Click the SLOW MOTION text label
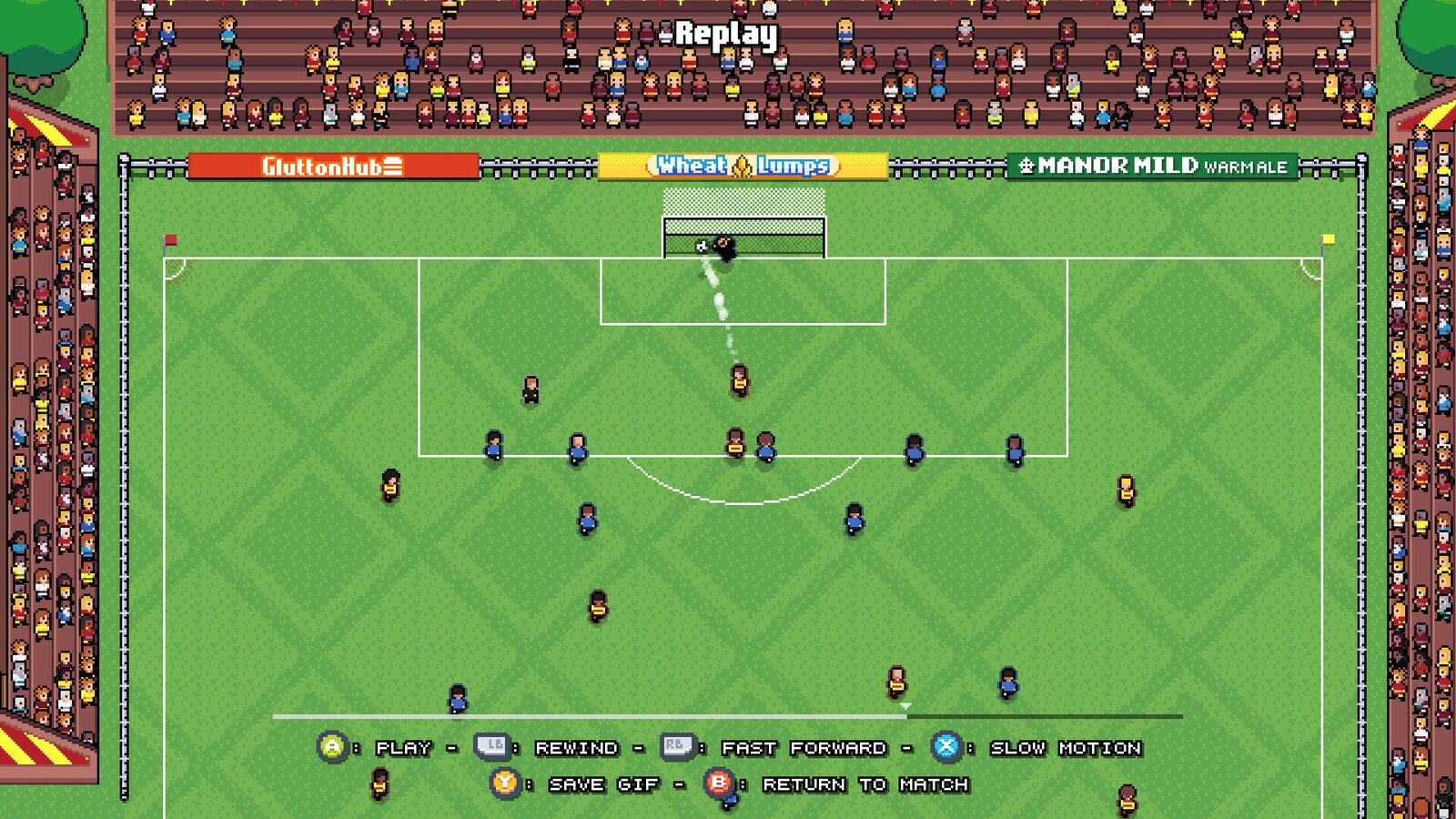This screenshot has width=1456, height=819. pyautogui.click(x=1065, y=748)
